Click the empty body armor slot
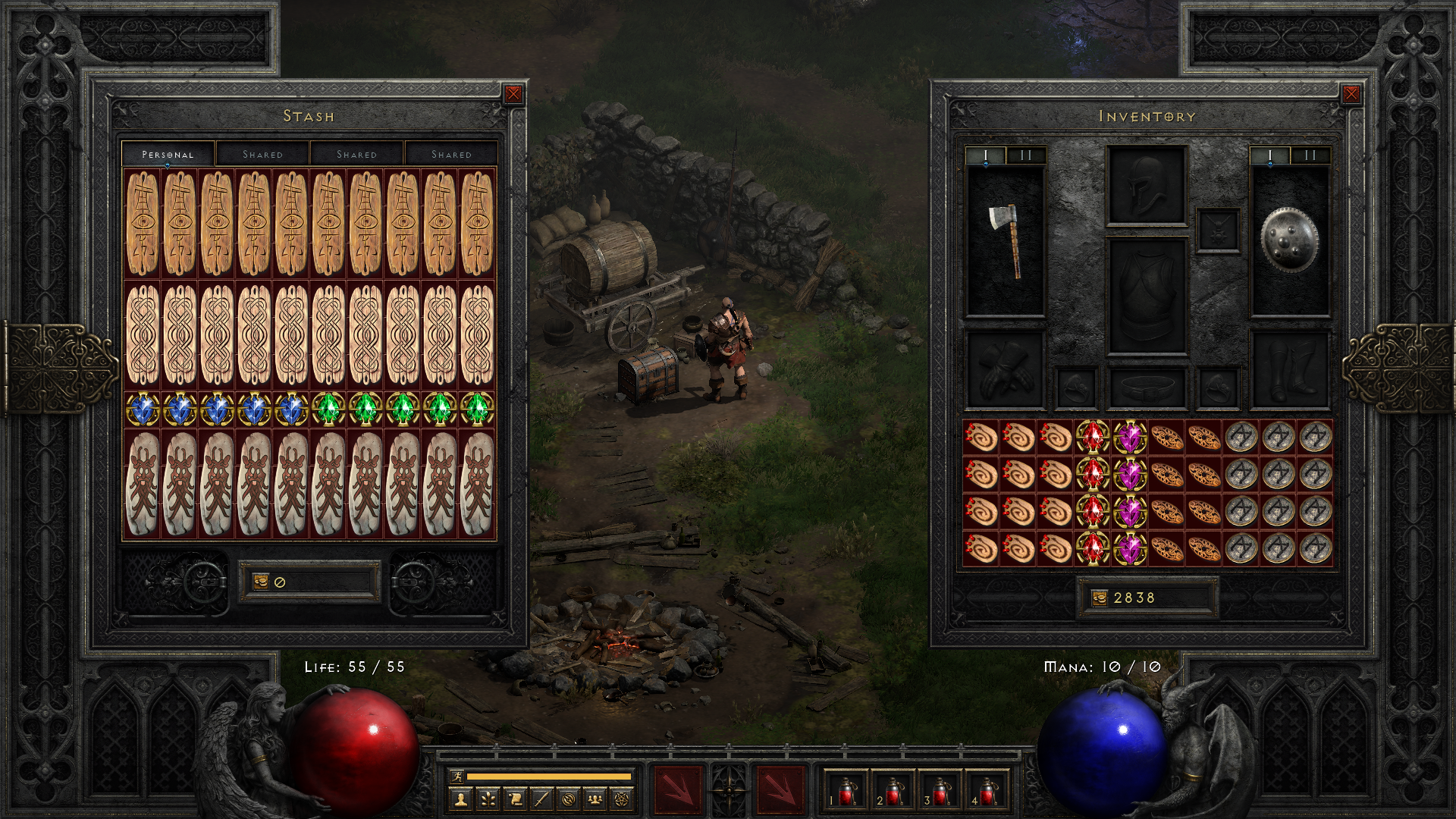Viewport: 1456px width, 819px height. pyautogui.click(x=1146, y=297)
